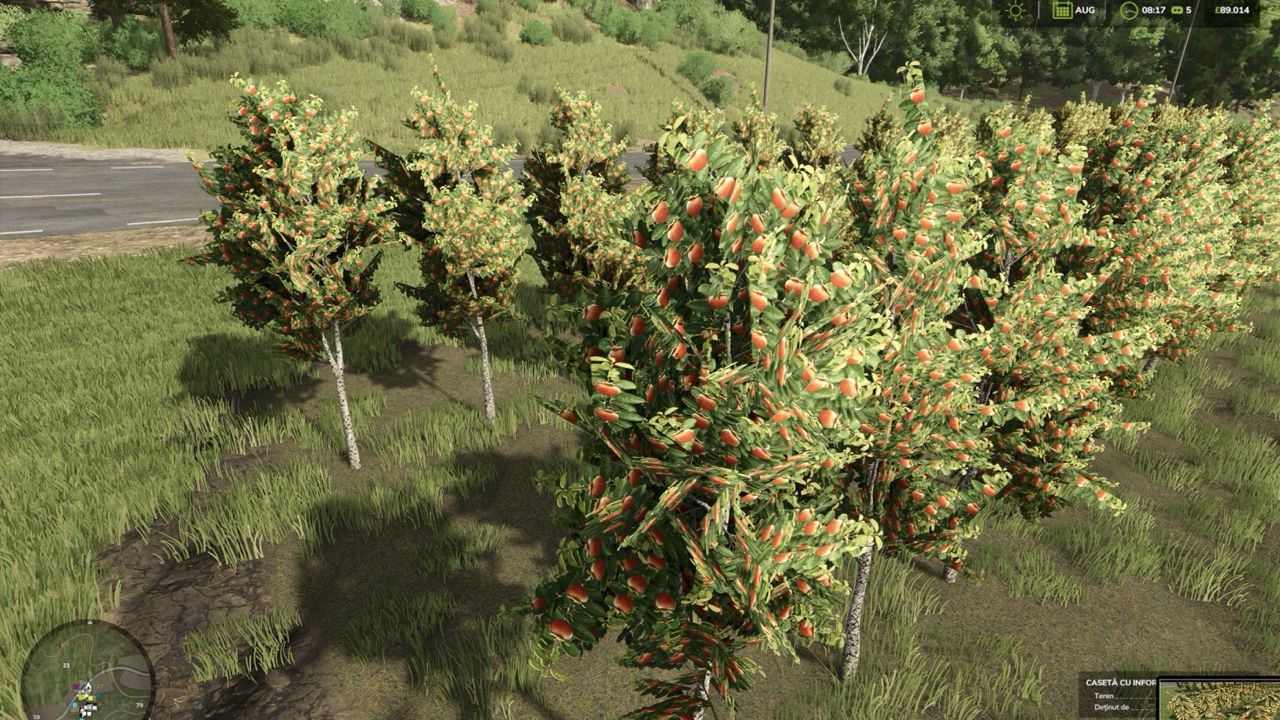Click field number 23 on the minimap

point(66,665)
